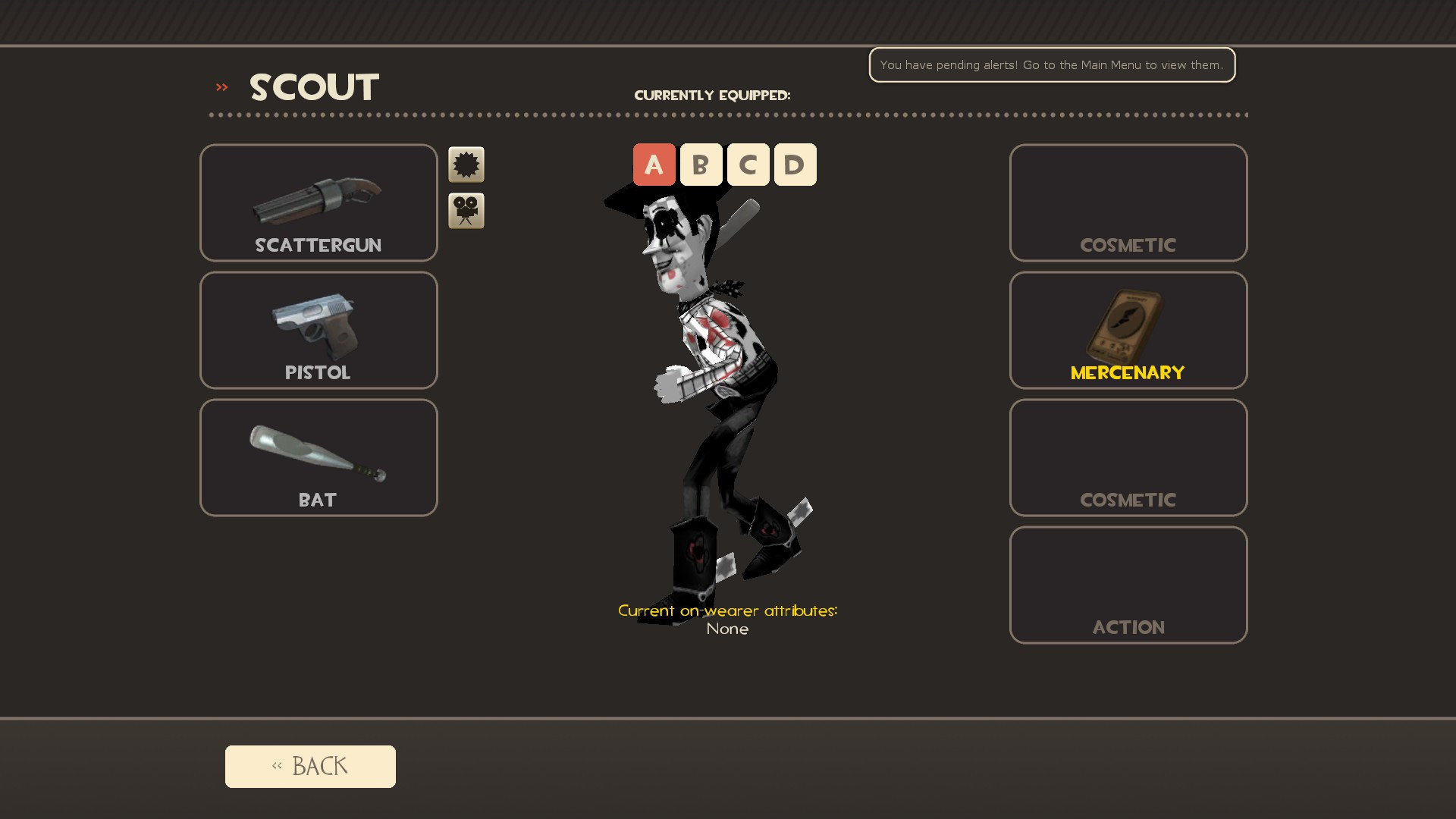Switch to loadout preset C tab
This screenshot has height=819, width=1456.
point(748,164)
